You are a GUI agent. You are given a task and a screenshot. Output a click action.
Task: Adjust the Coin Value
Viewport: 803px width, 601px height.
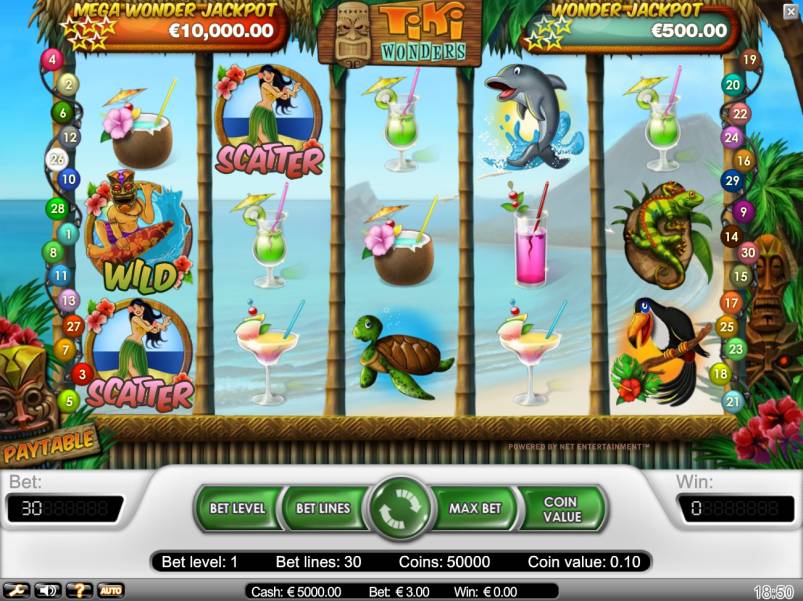(561, 509)
